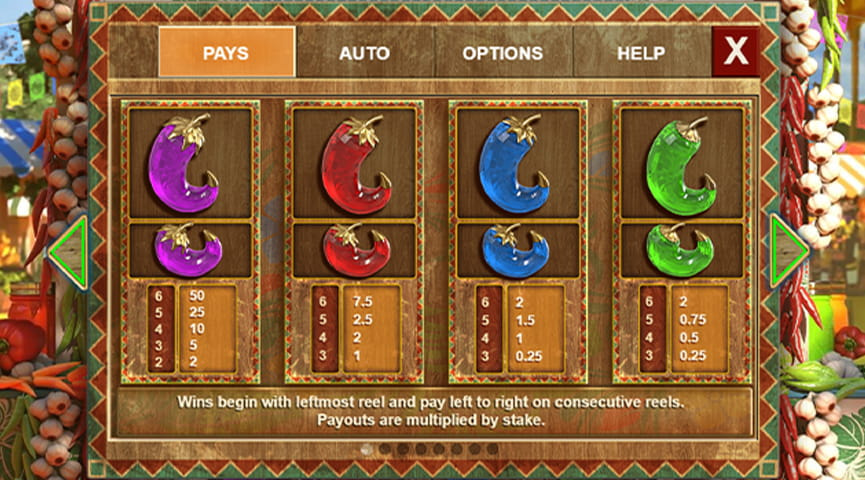Close the paytable with the X button
This screenshot has height=480, width=865.
[x=736, y=52]
